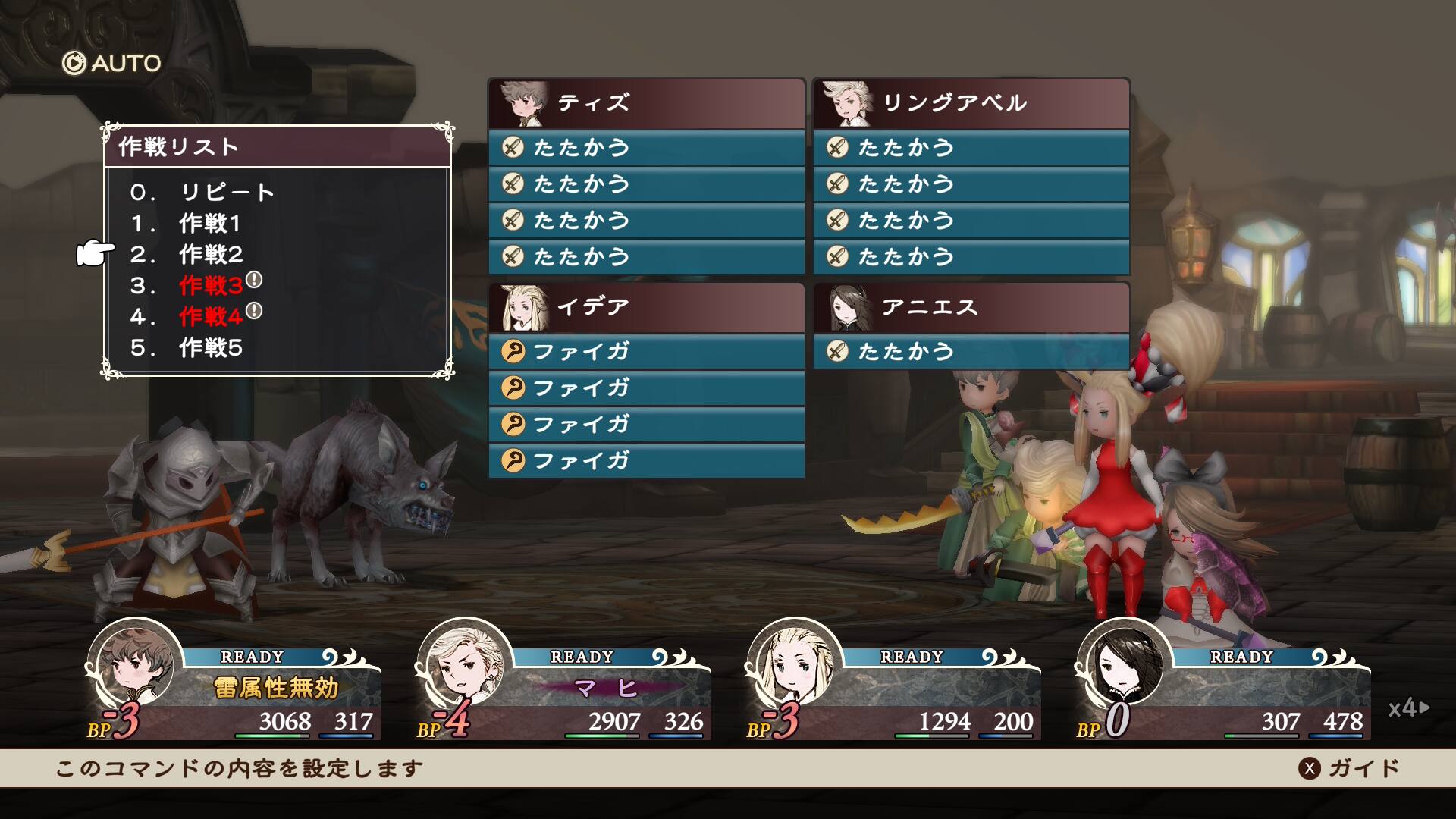Viewport: 1456px width, 819px height.
Task: Click the AUTO battle indicator
Action: 111,63
